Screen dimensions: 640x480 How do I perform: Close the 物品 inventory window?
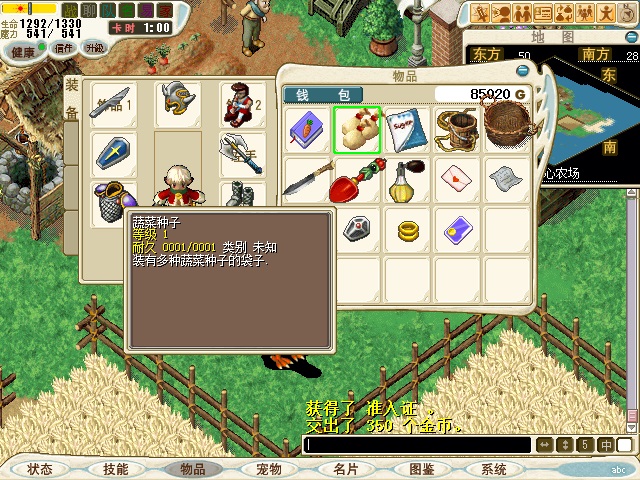click(x=523, y=71)
